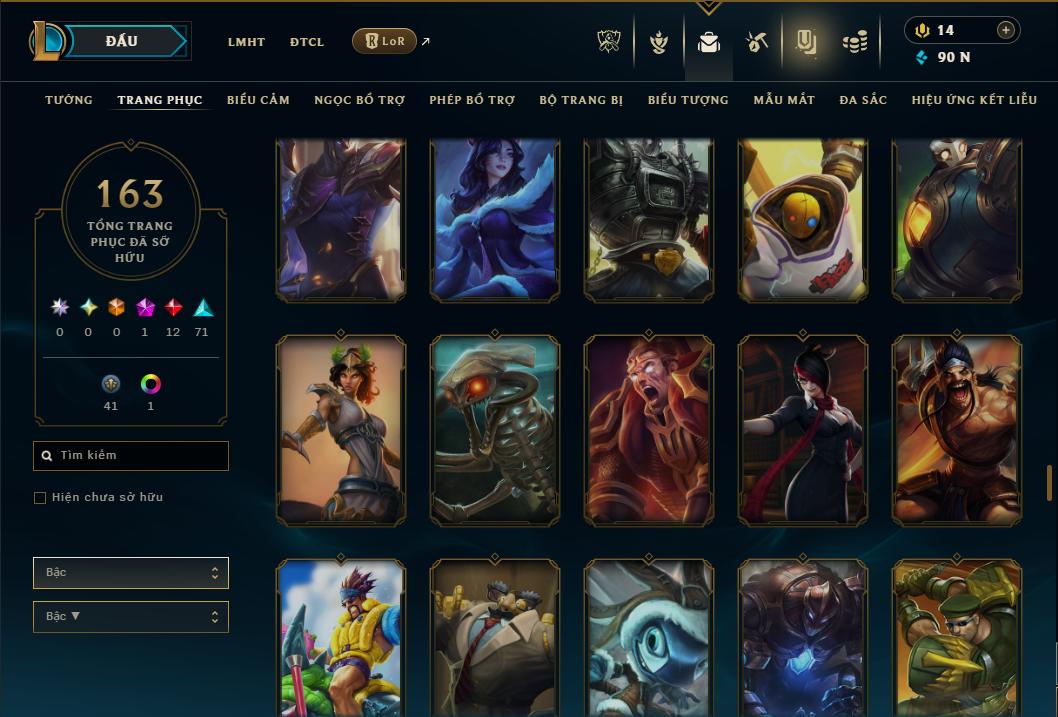Viewport: 1058px width, 717px height.
Task: Select the ĐA SẮC tab
Action: pyautogui.click(x=863, y=100)
